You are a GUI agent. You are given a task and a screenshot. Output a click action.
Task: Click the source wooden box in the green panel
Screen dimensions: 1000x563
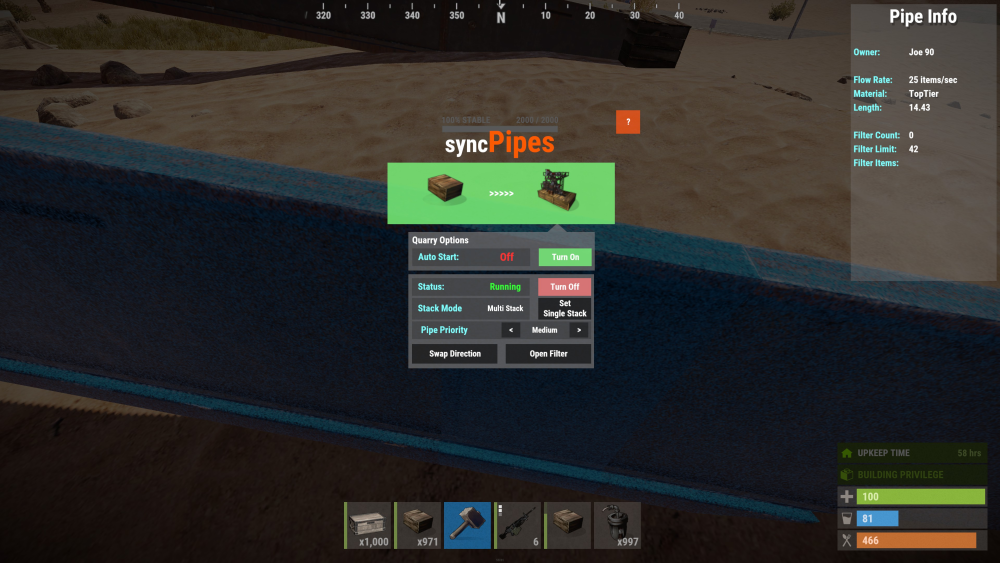[446, 190]
